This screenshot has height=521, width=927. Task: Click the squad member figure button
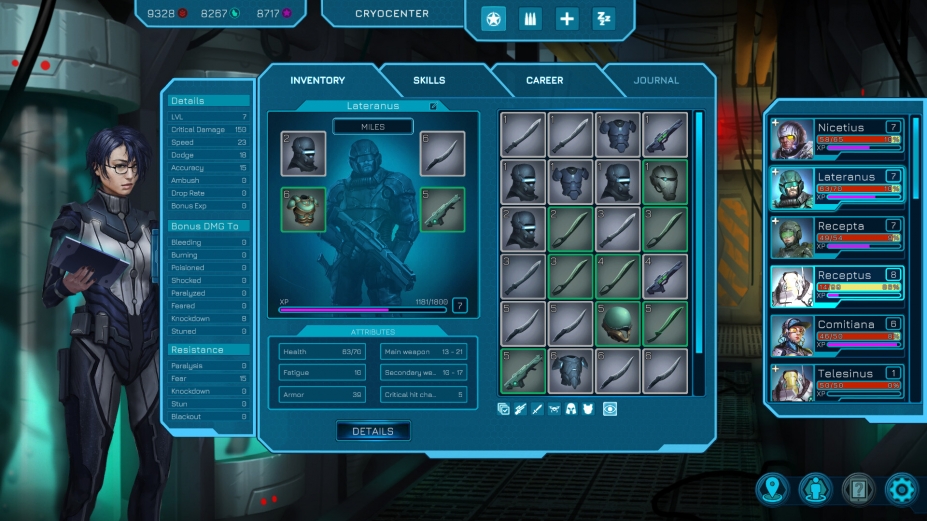(815, 489)
